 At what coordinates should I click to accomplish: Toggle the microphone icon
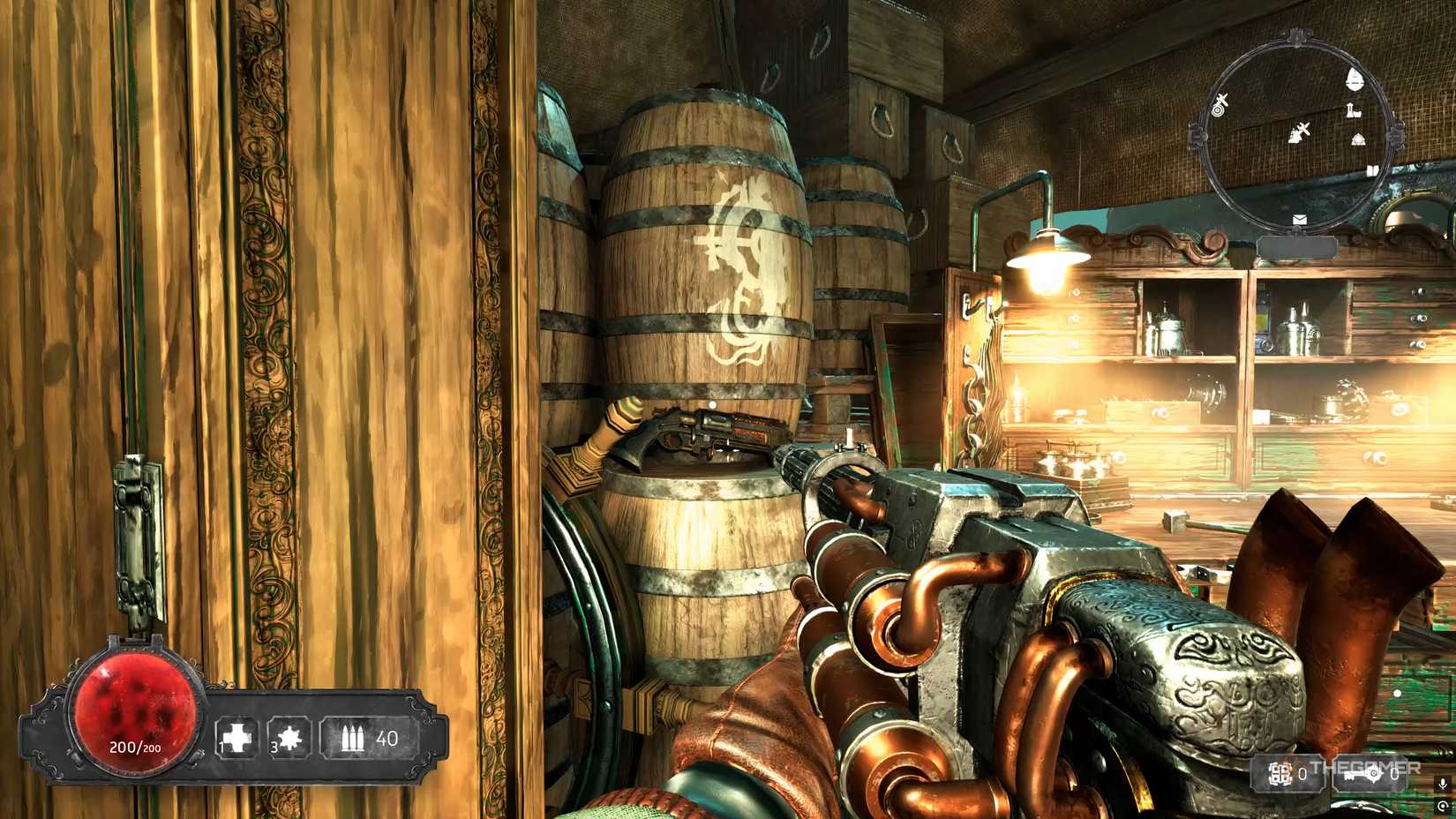pyautogui.click(x=1443, y=784)
